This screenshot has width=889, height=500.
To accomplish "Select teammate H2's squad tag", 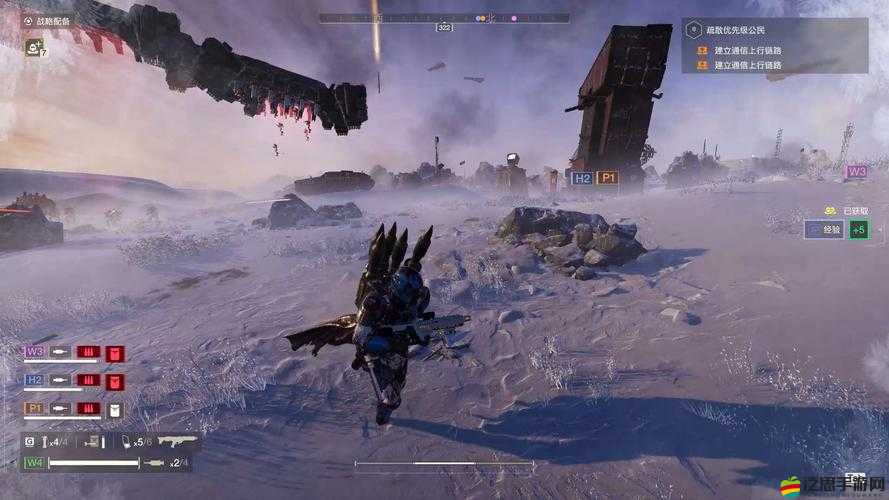I will (34, 380).
